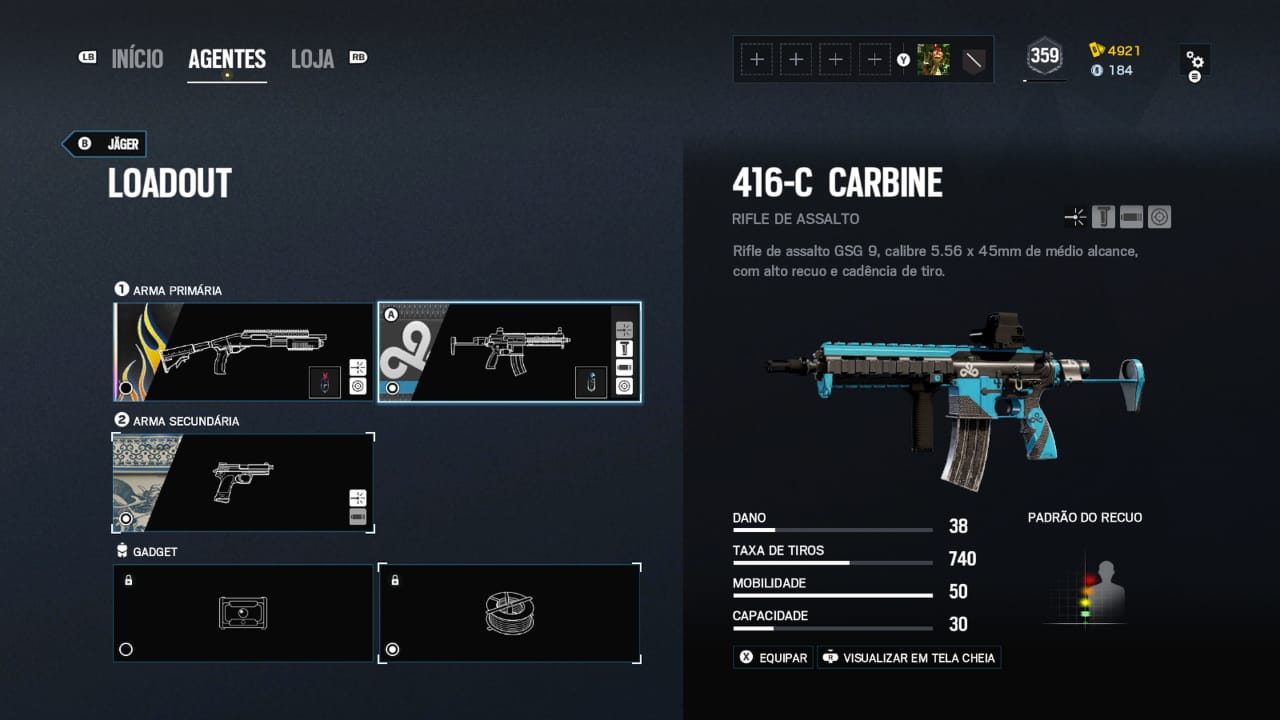1280x720 pixels.
Task: Click the sight icon on the secondary pistol card
Action: (x=358, y=496)
